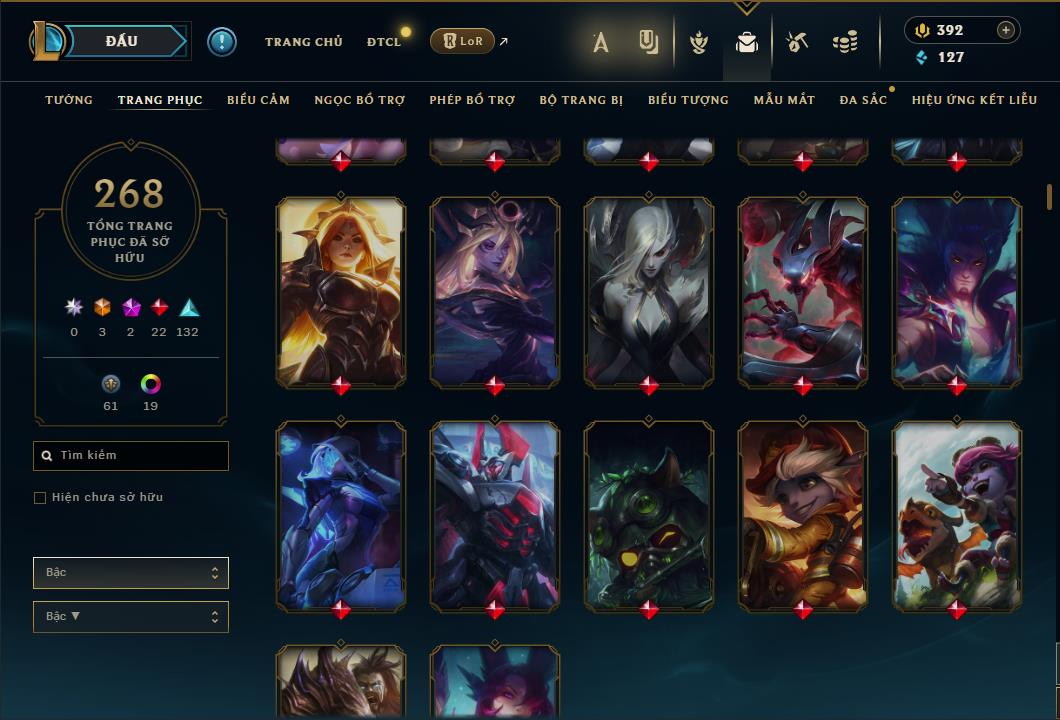Show the PHÉP BỔ TRỢ tab
The height and width of the screenshot is (720, 1060).
coord(472,100)
